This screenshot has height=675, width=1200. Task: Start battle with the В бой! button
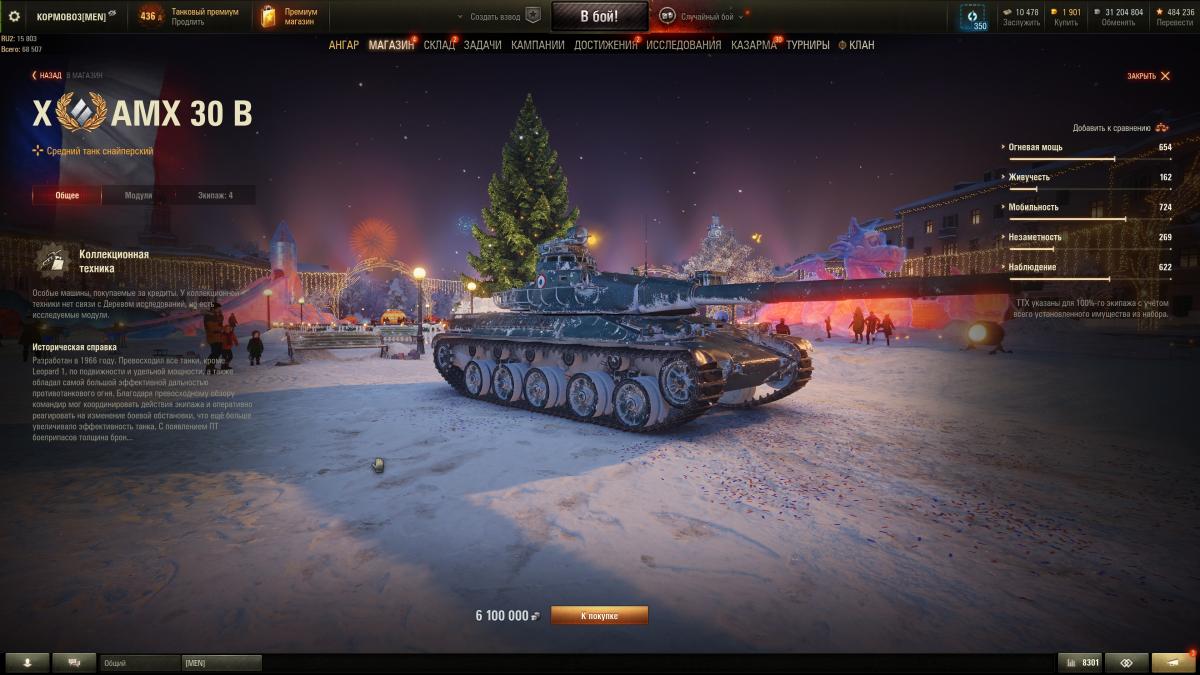point(599,16)
